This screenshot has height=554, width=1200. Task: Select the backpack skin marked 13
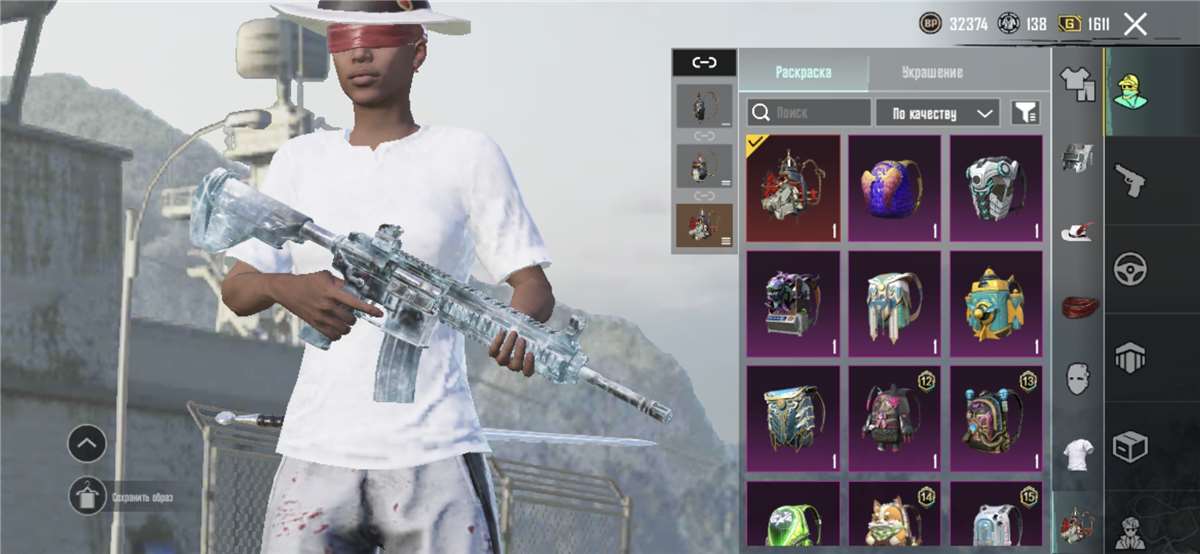pos(996,418)
